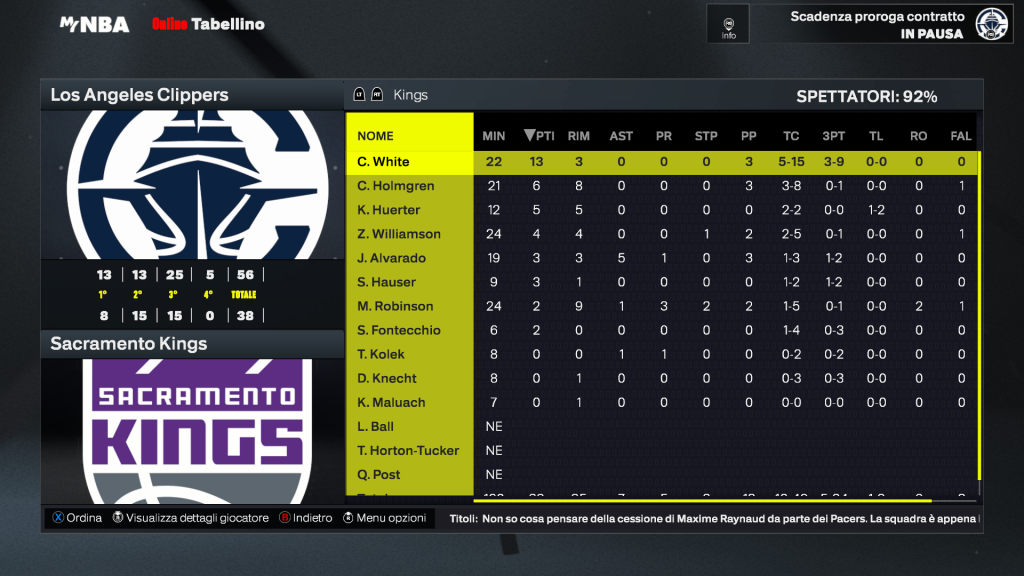
Task: Pick J. Alvarado from the player list
Action: (x=392, y=258)
